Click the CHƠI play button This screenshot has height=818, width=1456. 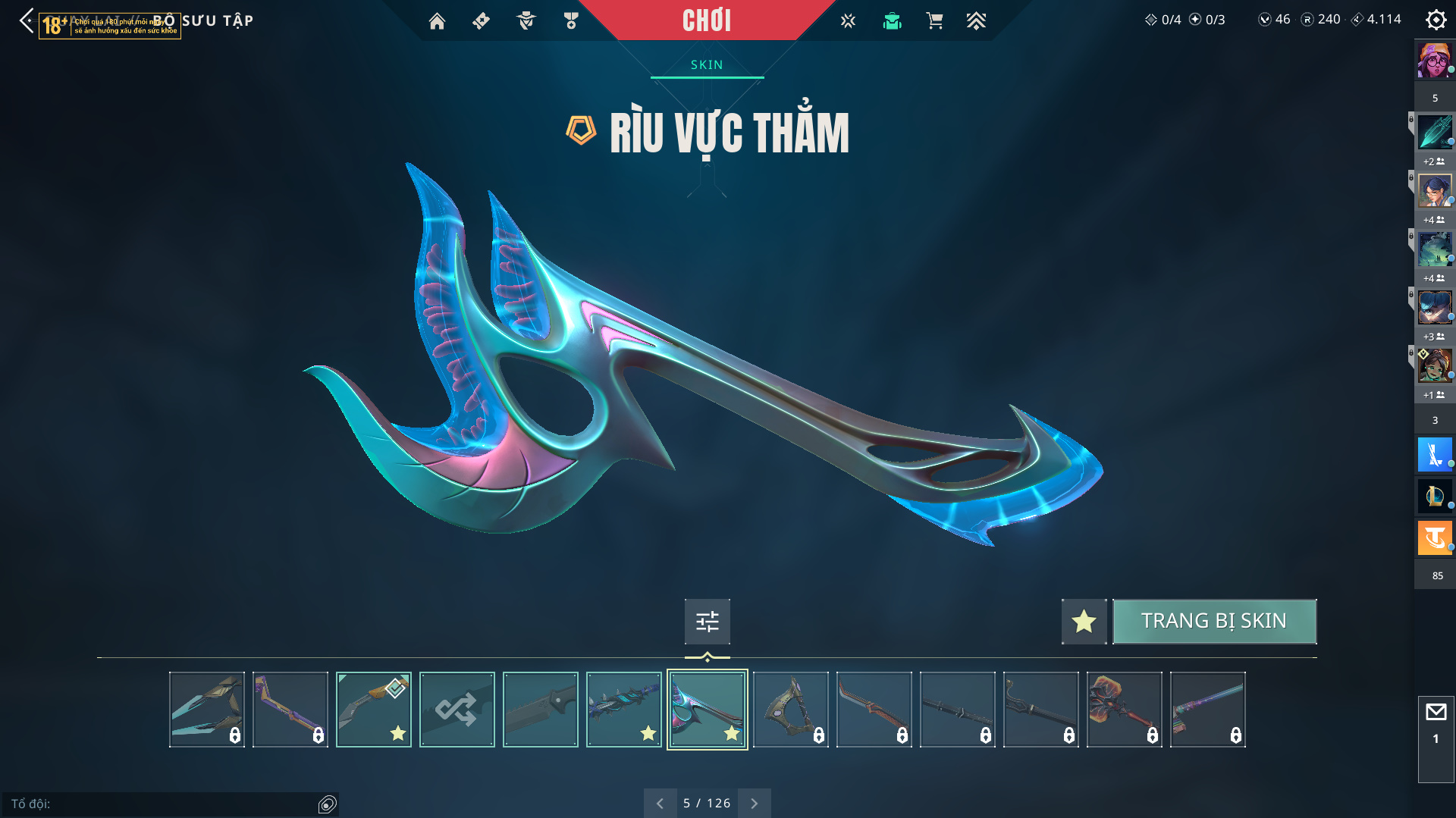706,20
